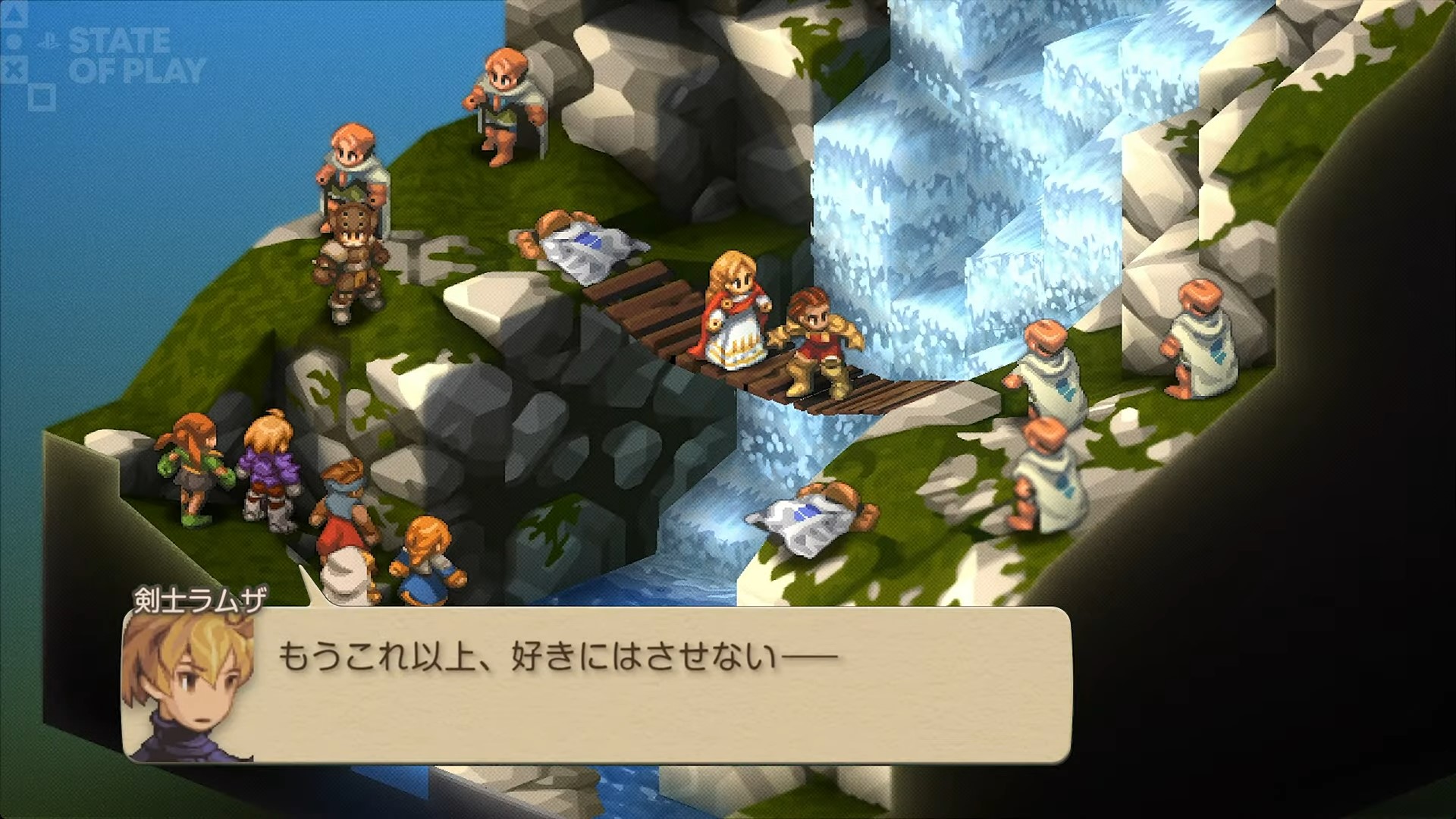Image resolution: width=1456 pixels, height=819 pixels.
Task: Select the PlayStation logo symbol
Action: pyautogui.click(x=49, y=40)
